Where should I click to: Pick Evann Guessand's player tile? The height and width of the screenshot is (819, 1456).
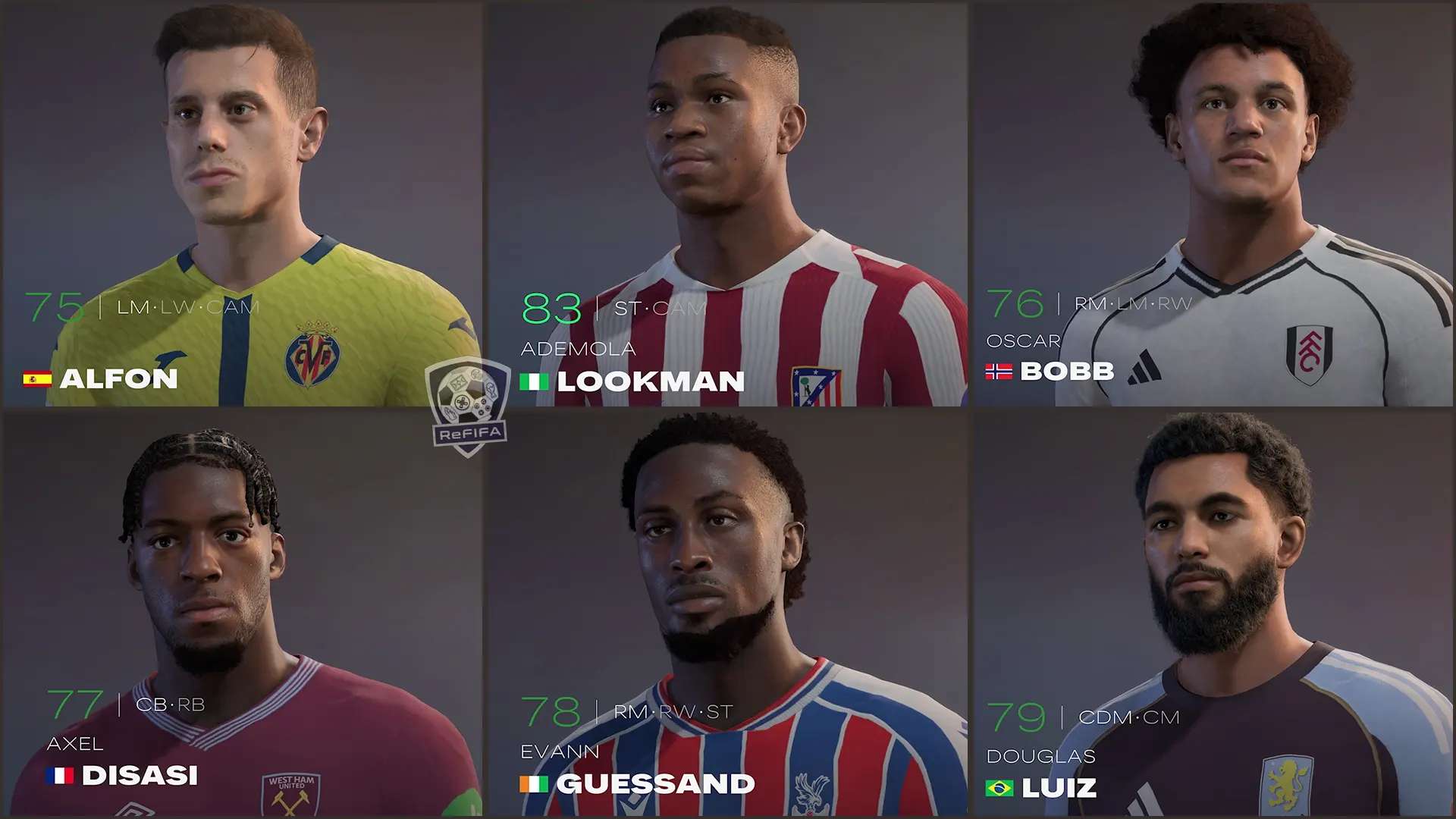[x=726, y=614]
